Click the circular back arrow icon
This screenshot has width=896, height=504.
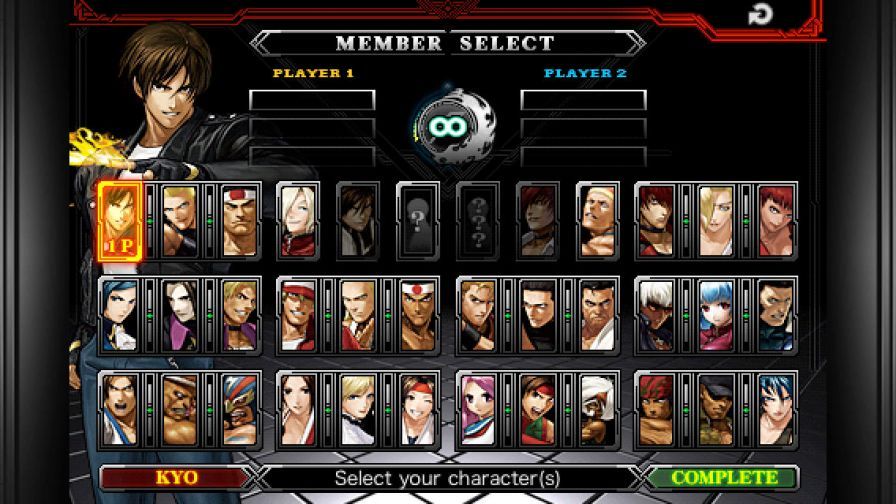tap(759, 14)
